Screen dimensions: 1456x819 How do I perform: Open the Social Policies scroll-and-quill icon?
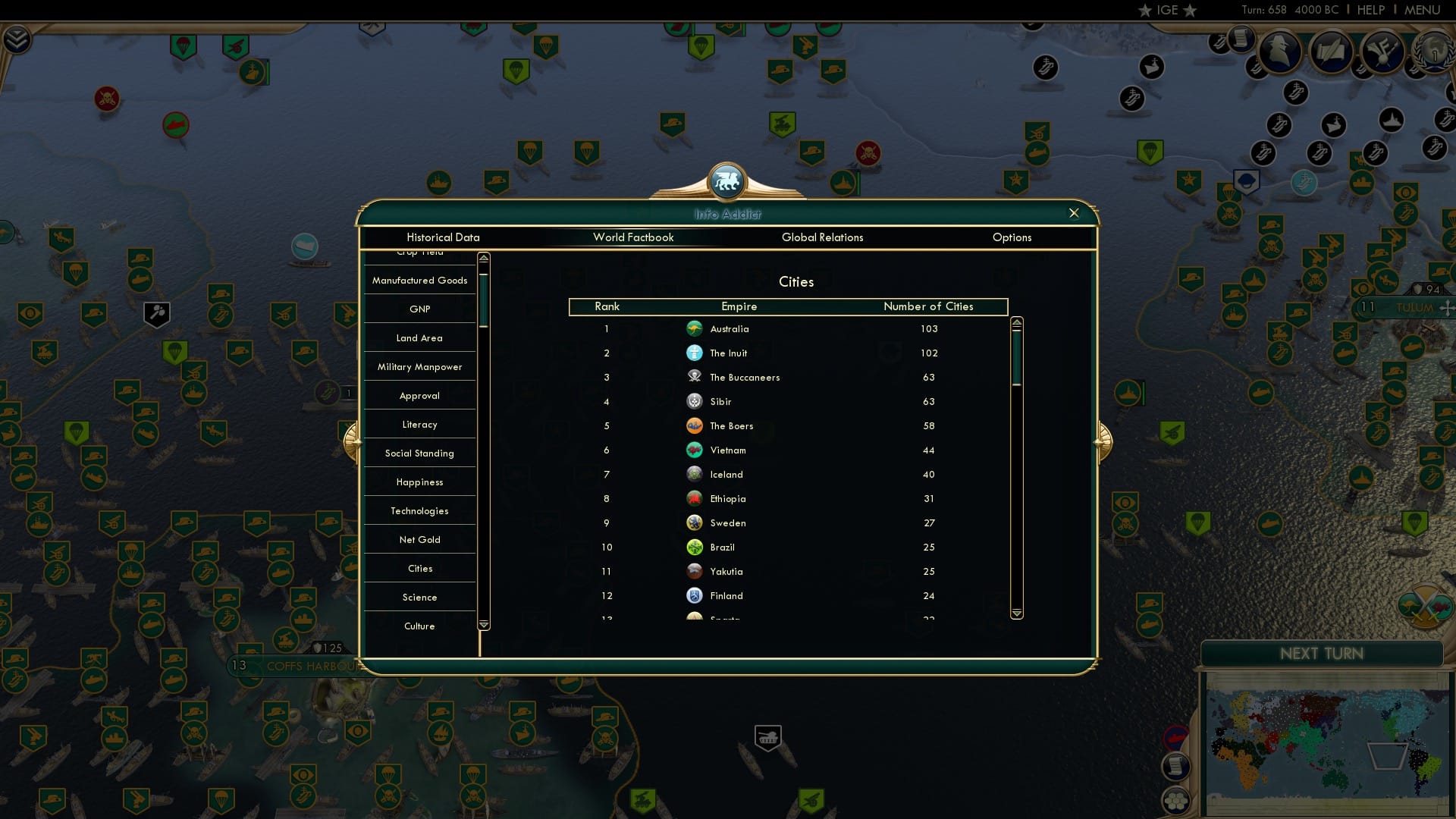[1329, 49]
